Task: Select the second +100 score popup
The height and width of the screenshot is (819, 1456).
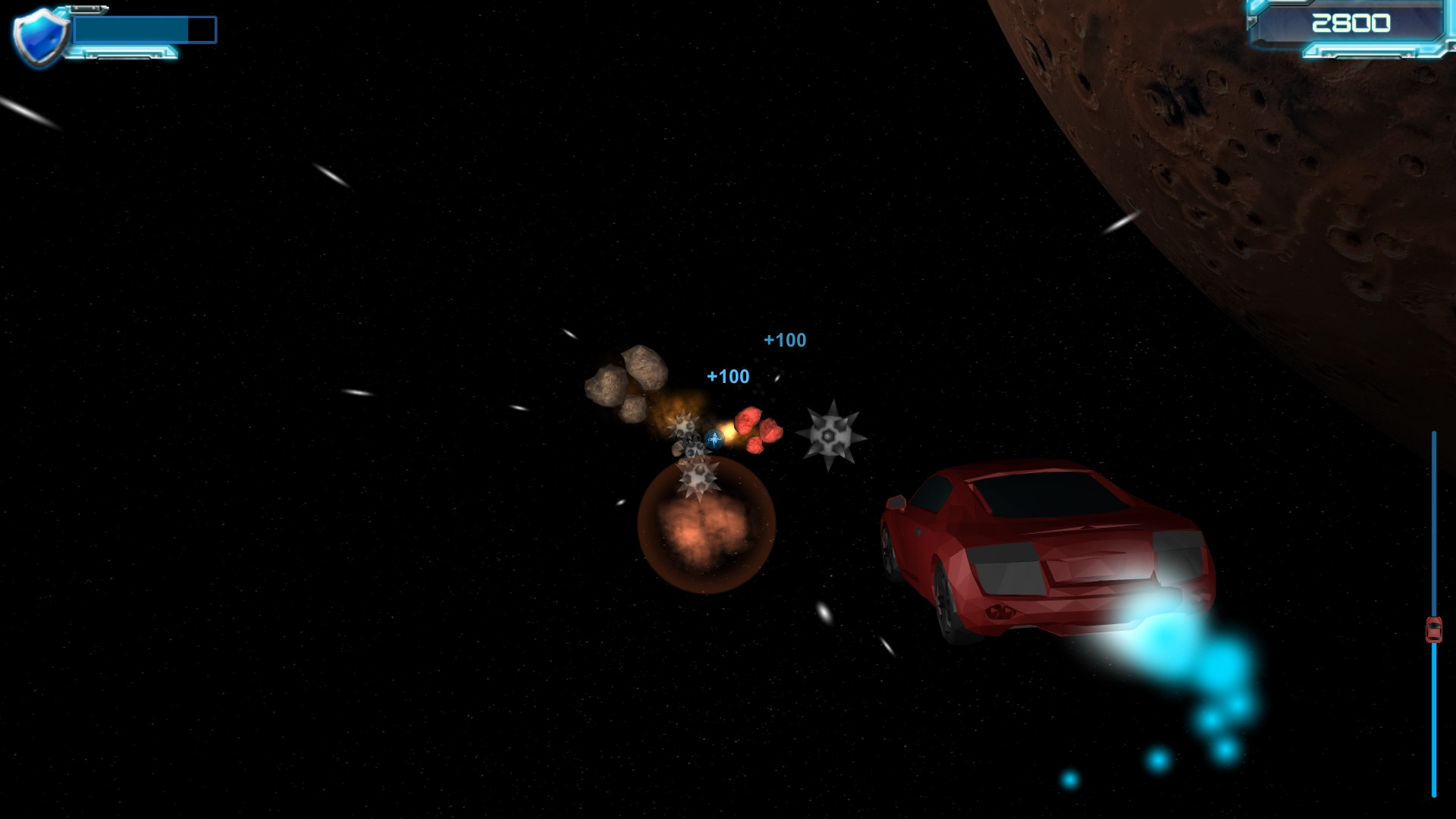Action: click(x=726, y=375)
